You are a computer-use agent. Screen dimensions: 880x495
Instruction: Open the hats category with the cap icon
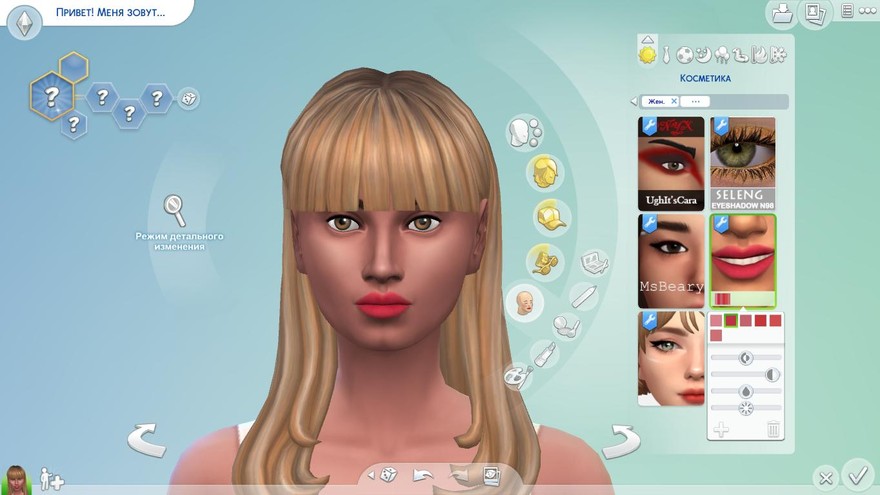[x=548, y=215]
